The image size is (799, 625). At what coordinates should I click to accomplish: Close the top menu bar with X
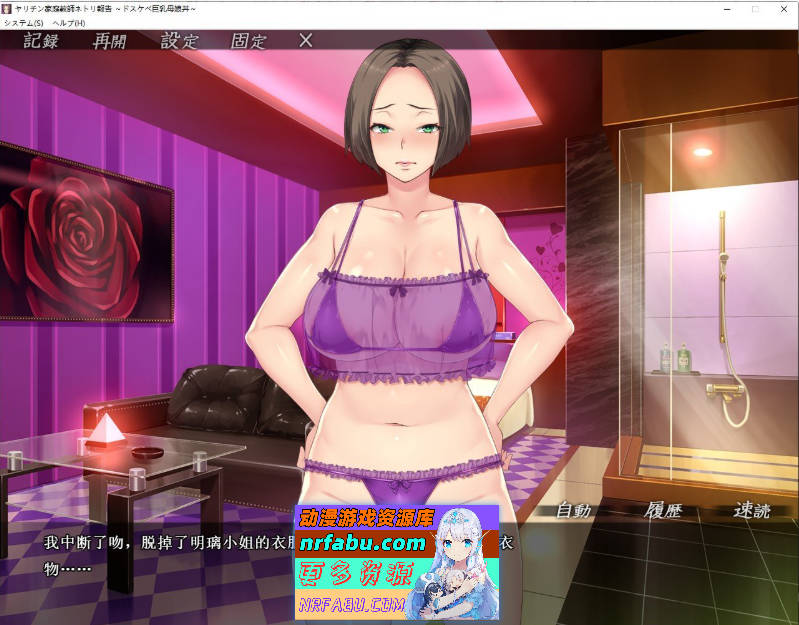pos(306,41)
